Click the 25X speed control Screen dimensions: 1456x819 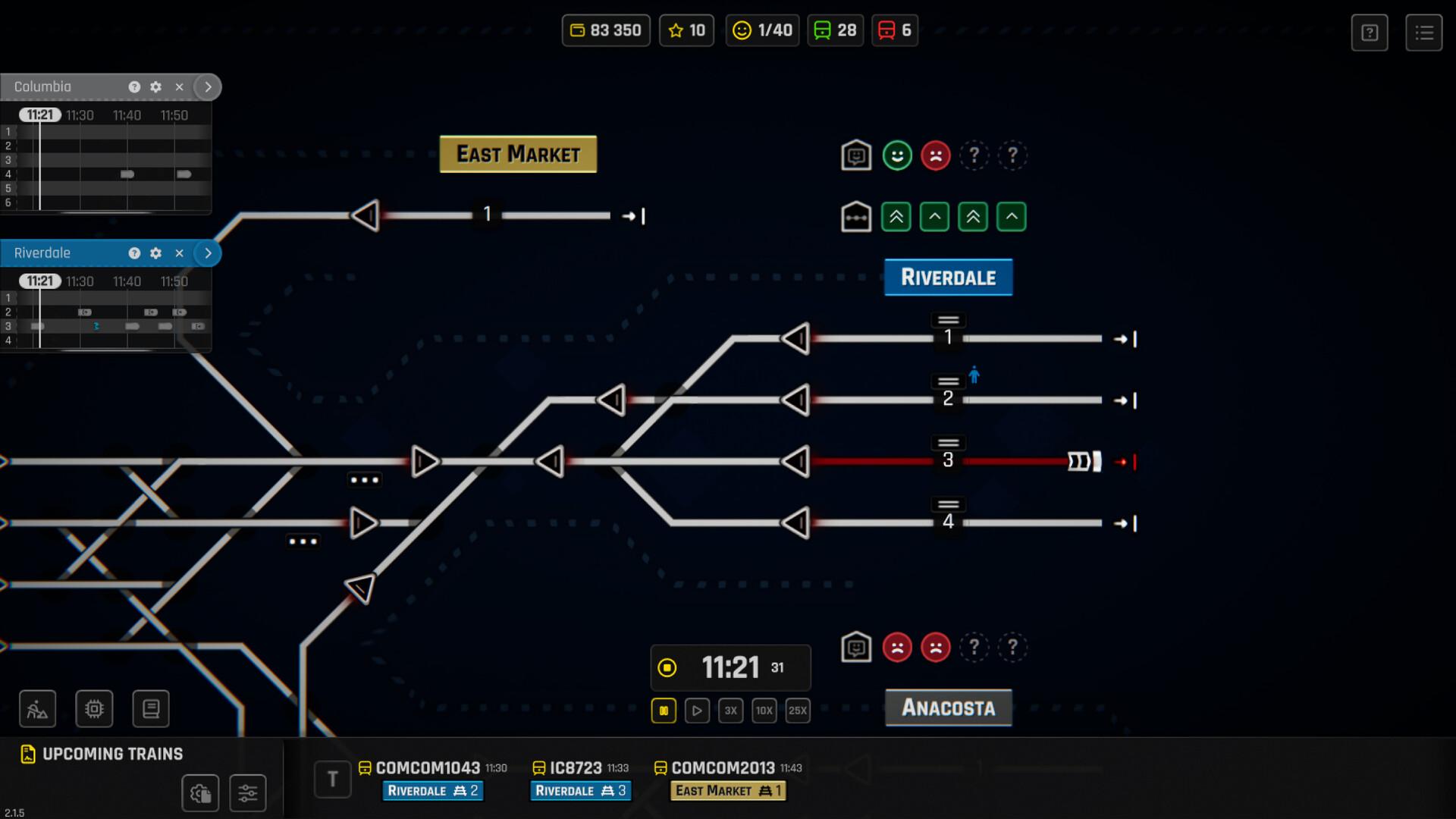[797, 711]
